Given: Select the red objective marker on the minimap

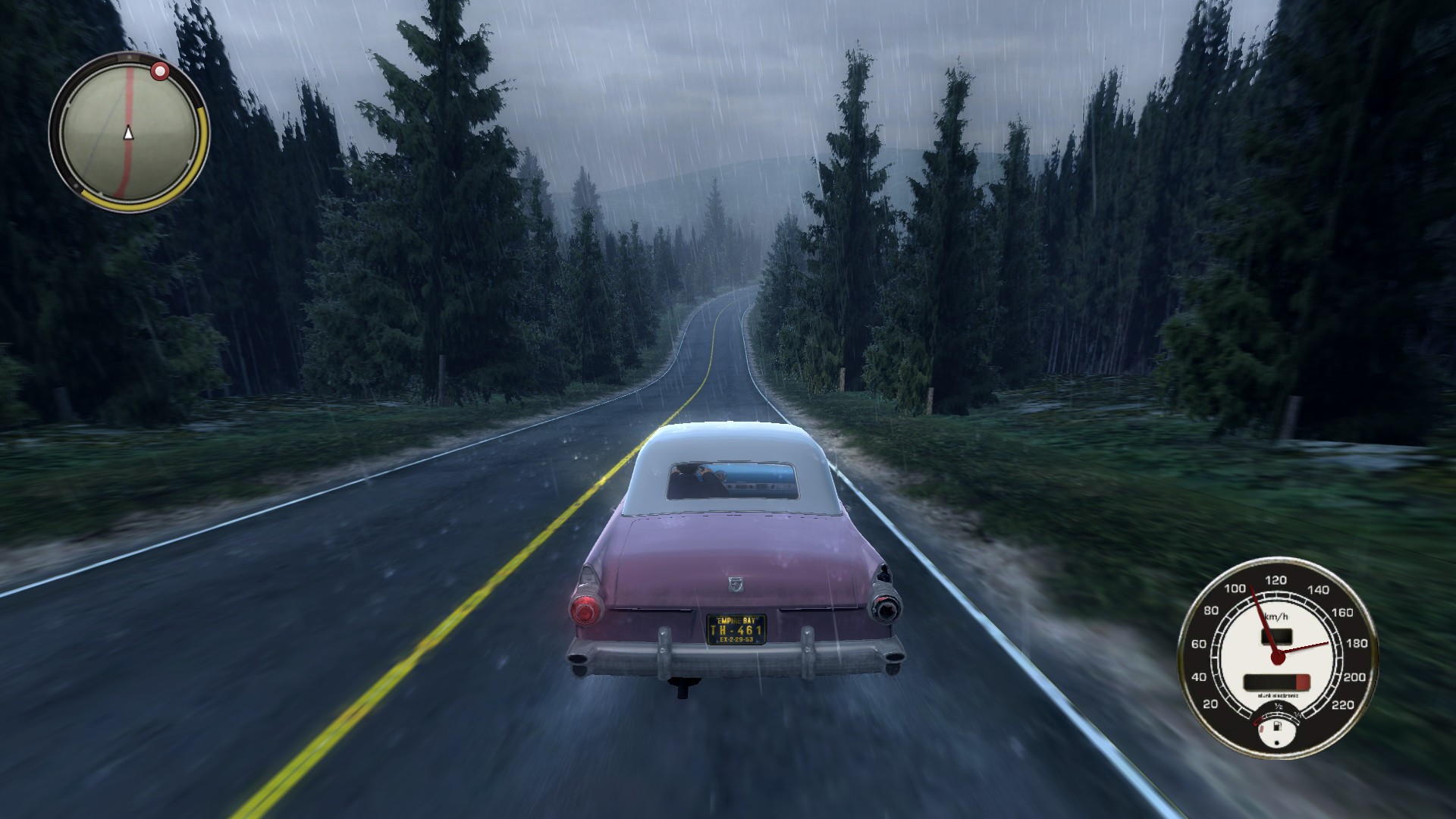Looking at the screenshot, I should click(160, 72).
